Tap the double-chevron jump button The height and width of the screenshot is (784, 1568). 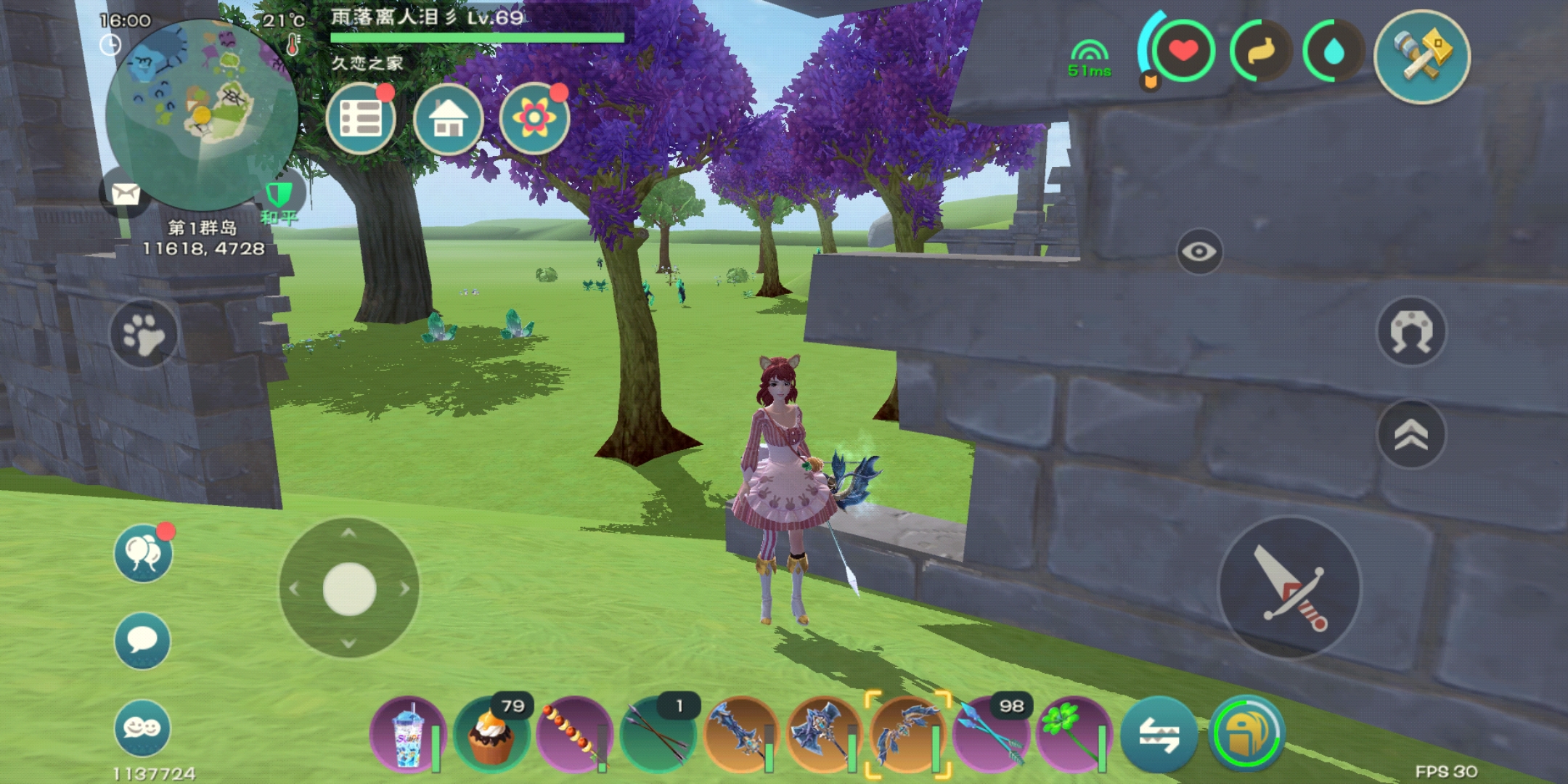click(x=1411, y=435)
